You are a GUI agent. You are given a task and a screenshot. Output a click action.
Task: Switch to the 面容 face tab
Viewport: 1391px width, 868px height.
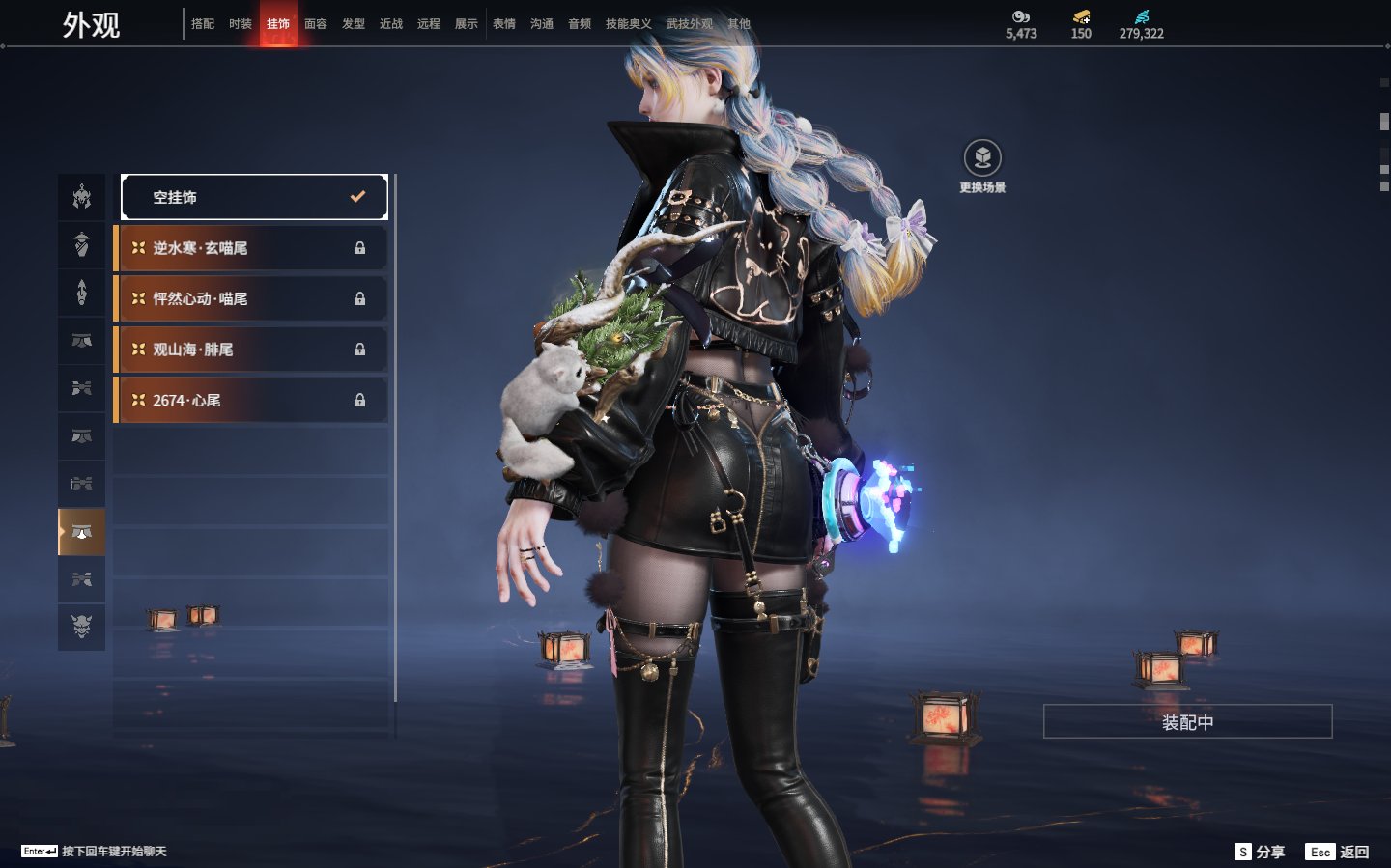point(316,24)
